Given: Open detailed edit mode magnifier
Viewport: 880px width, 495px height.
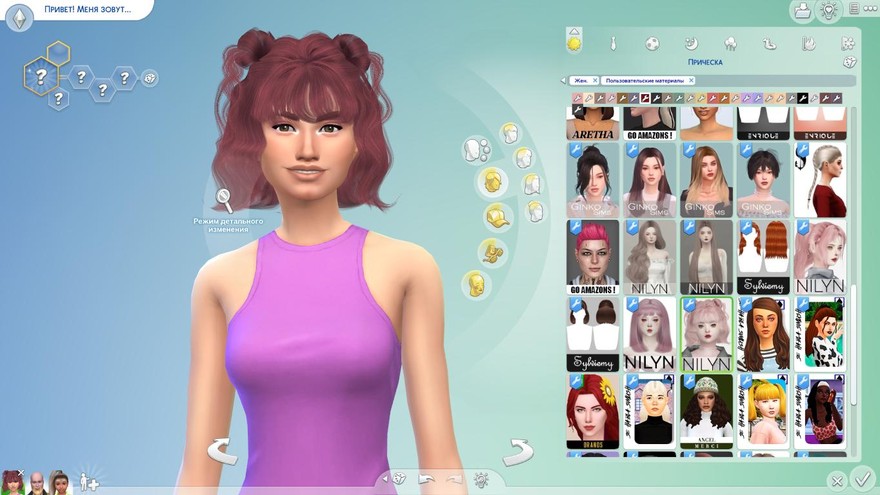Looking at the screenshot, I should point(224,199).
